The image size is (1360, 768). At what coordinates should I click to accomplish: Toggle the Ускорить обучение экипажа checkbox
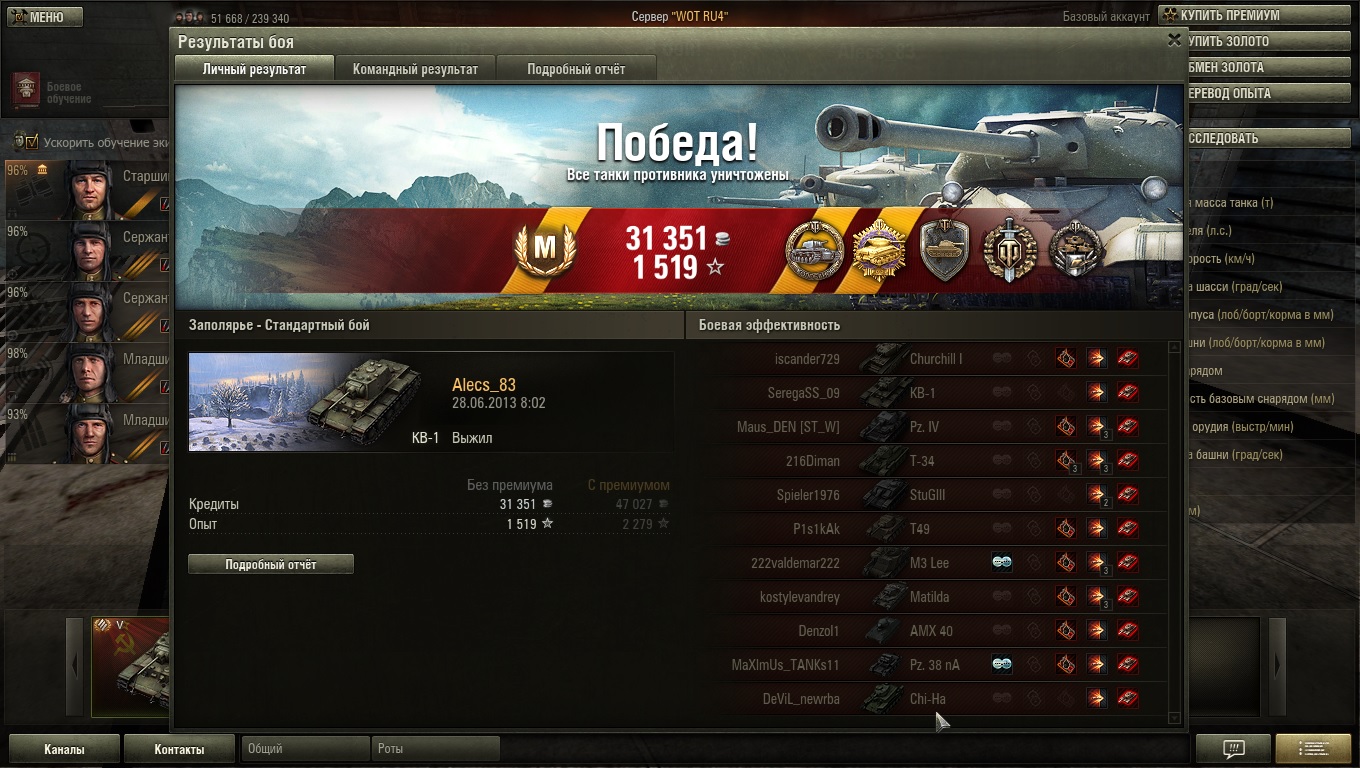(x=32, y=141)
